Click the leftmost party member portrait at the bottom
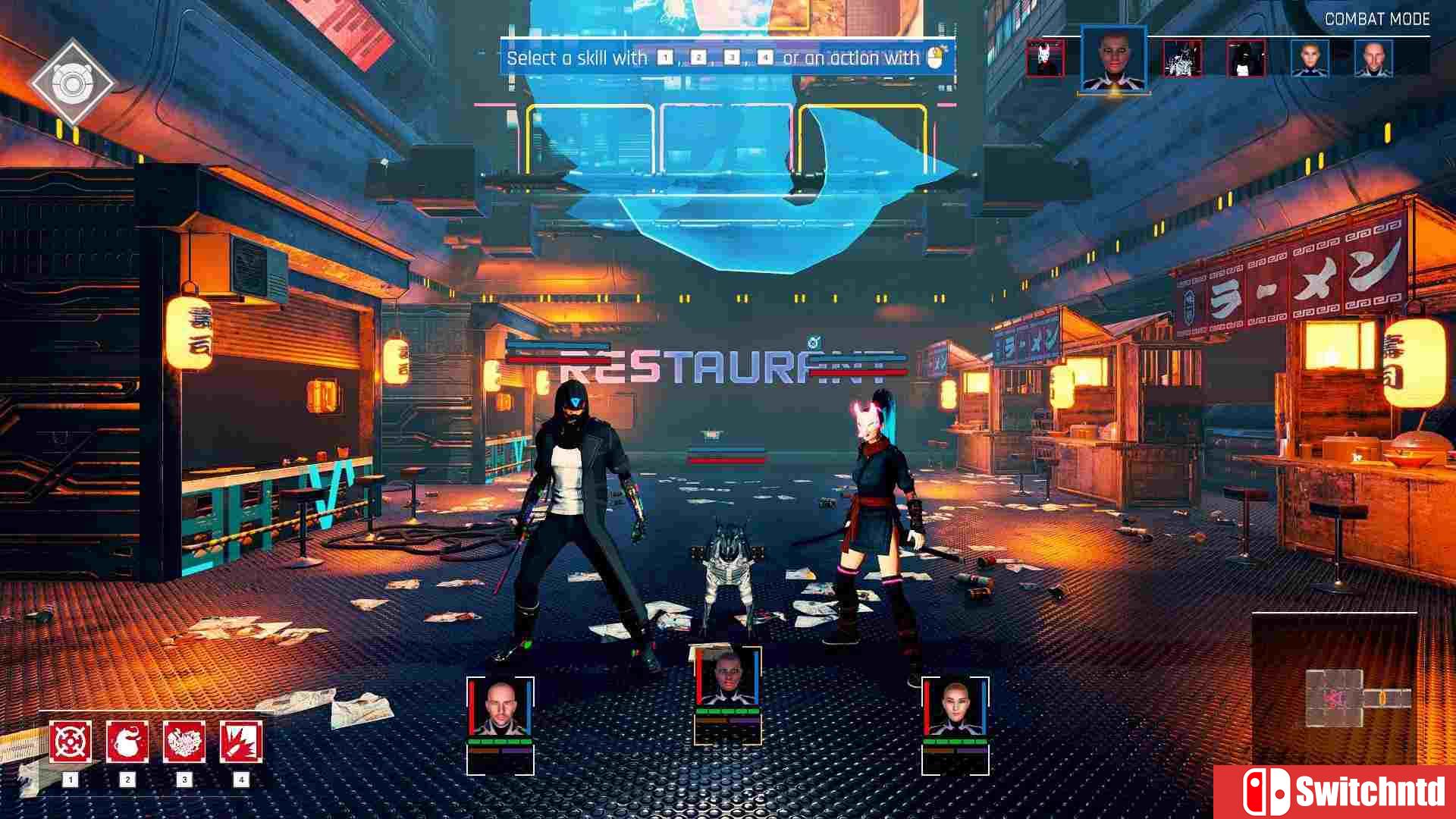 (501, 711)
